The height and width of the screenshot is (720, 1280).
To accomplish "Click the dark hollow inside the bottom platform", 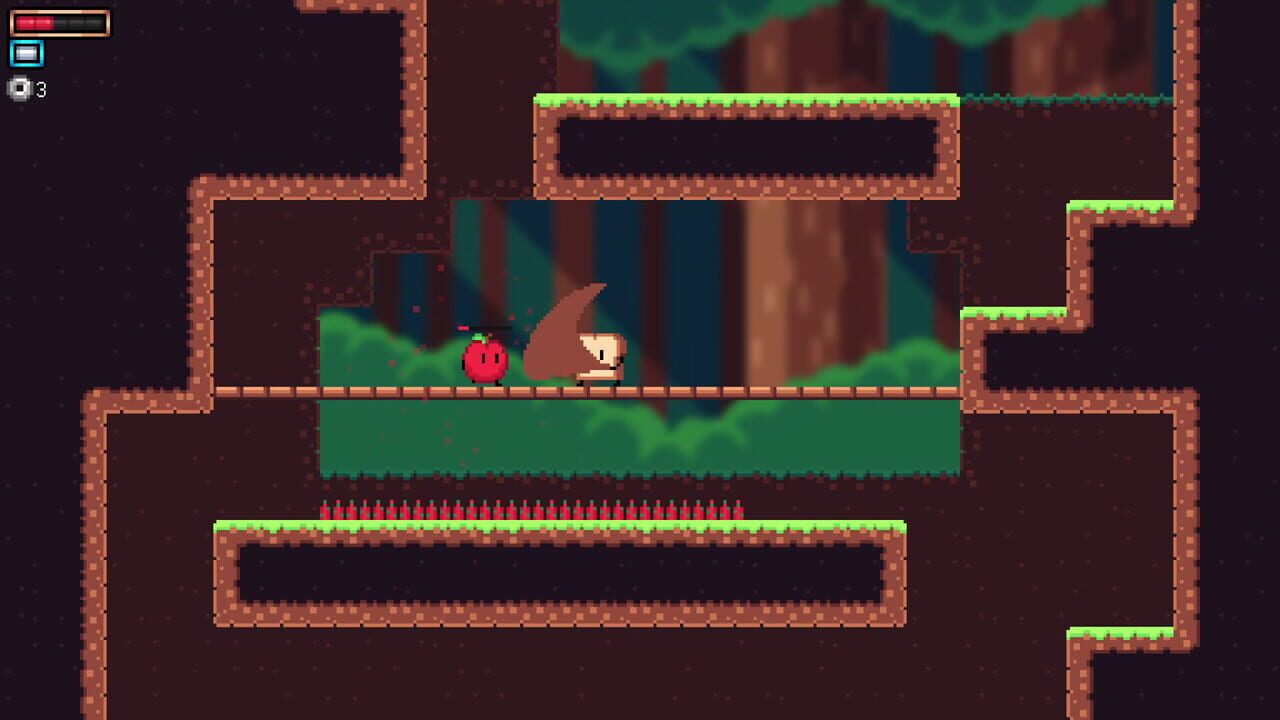I will tap(560, 570).
